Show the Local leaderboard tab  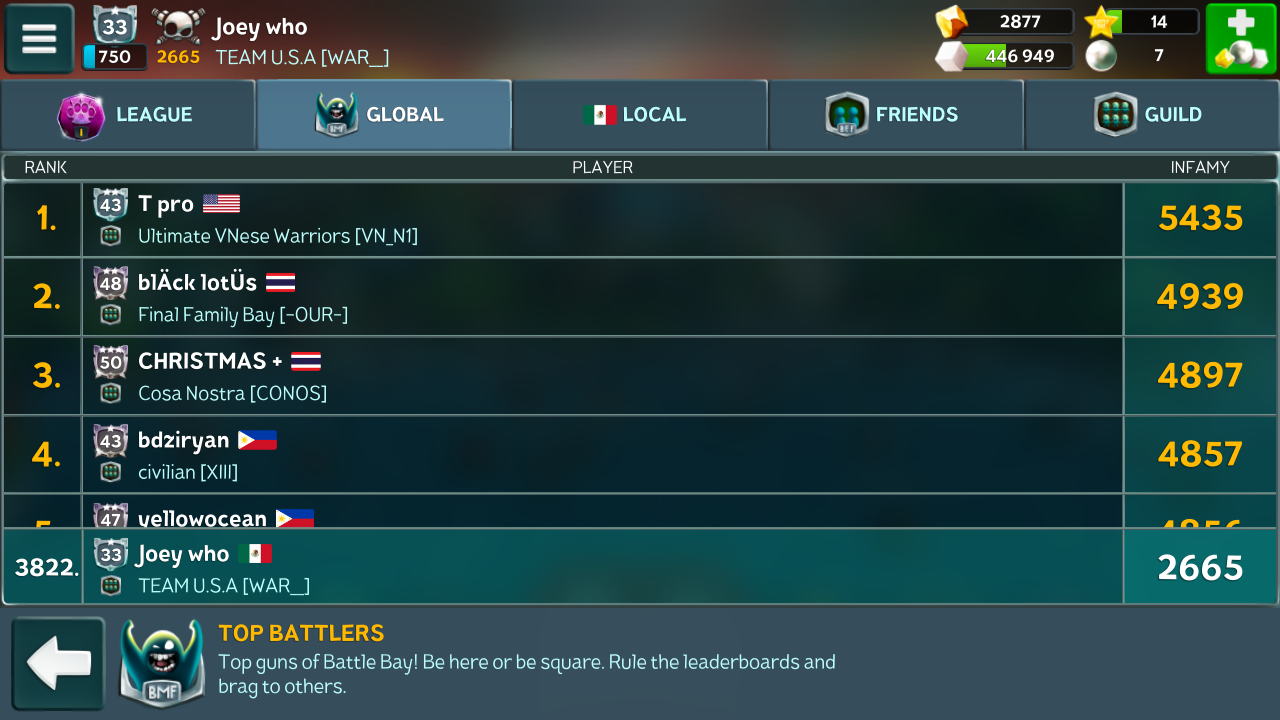(640, 115)
